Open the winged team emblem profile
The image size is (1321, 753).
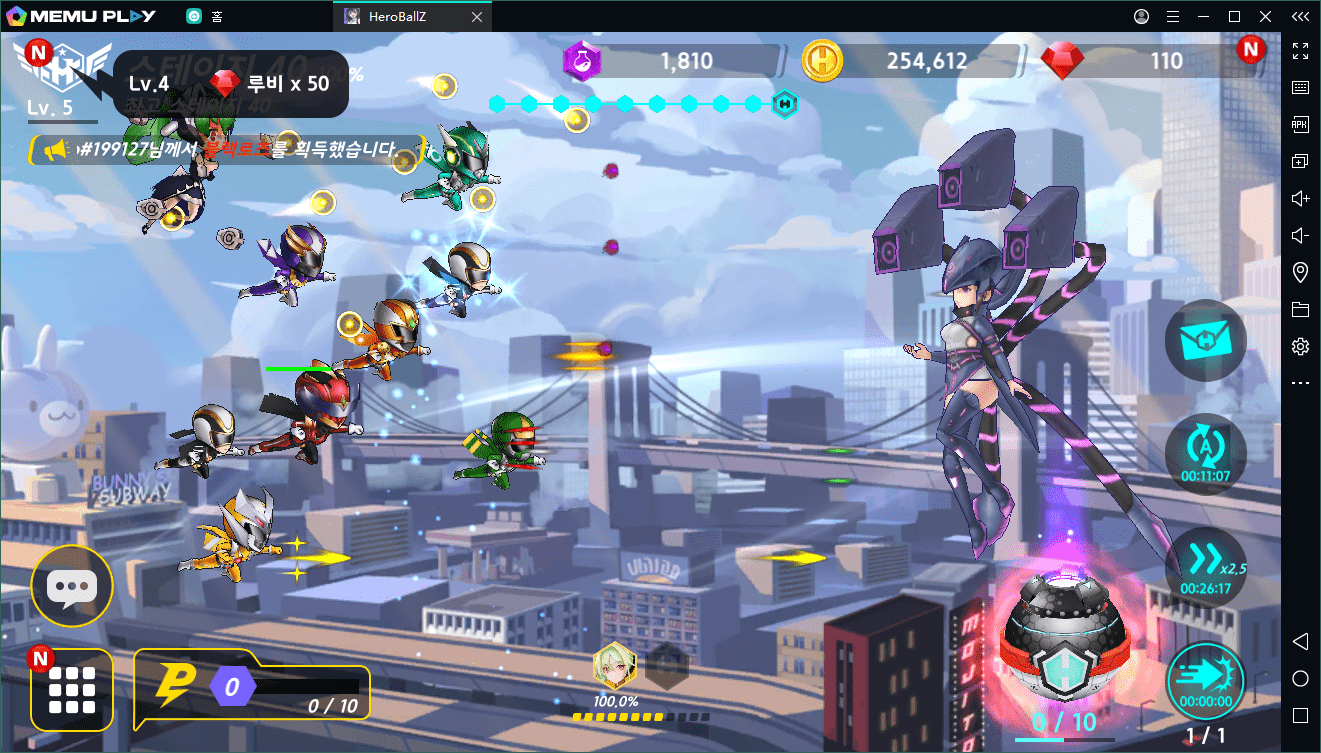tap(67, 68)
